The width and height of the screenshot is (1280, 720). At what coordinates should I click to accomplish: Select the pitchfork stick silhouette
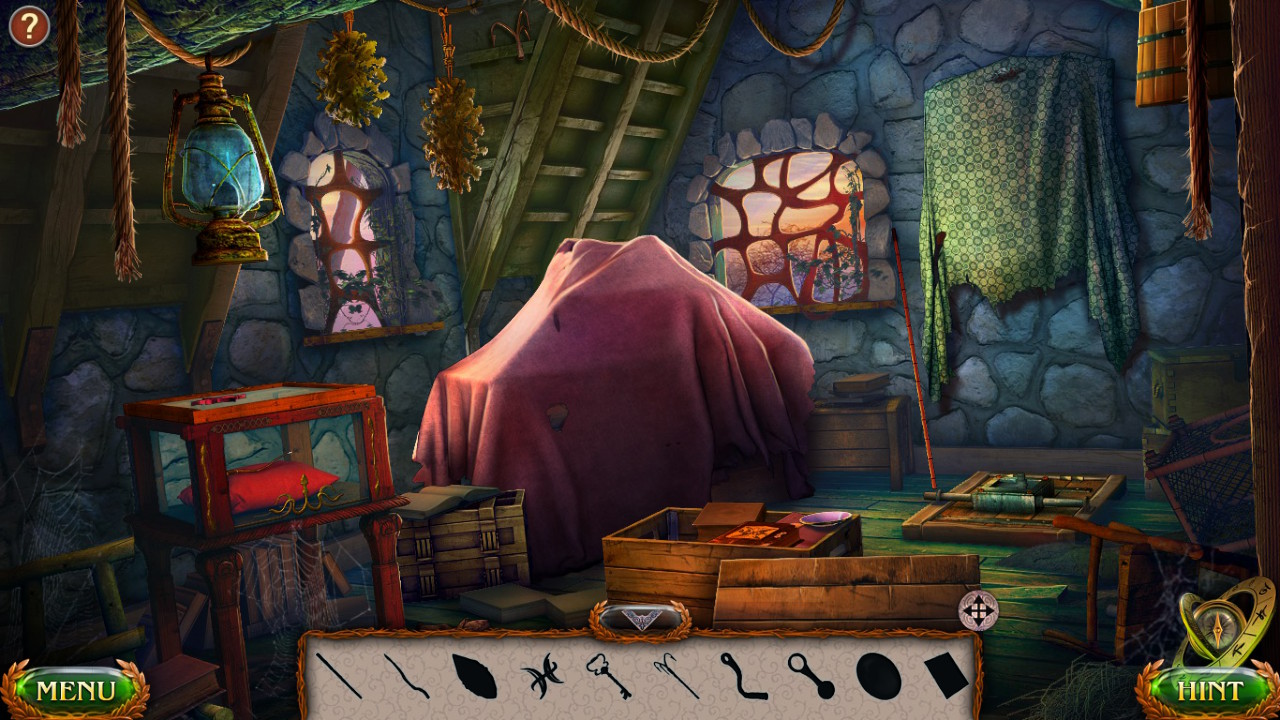tap(677, 675)
